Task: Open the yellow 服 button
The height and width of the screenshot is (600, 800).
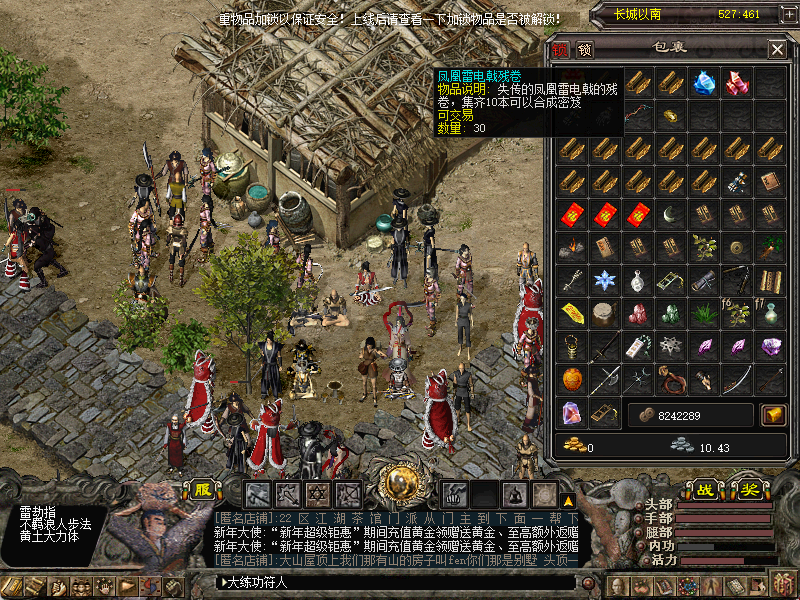Action: pos(203,491)
